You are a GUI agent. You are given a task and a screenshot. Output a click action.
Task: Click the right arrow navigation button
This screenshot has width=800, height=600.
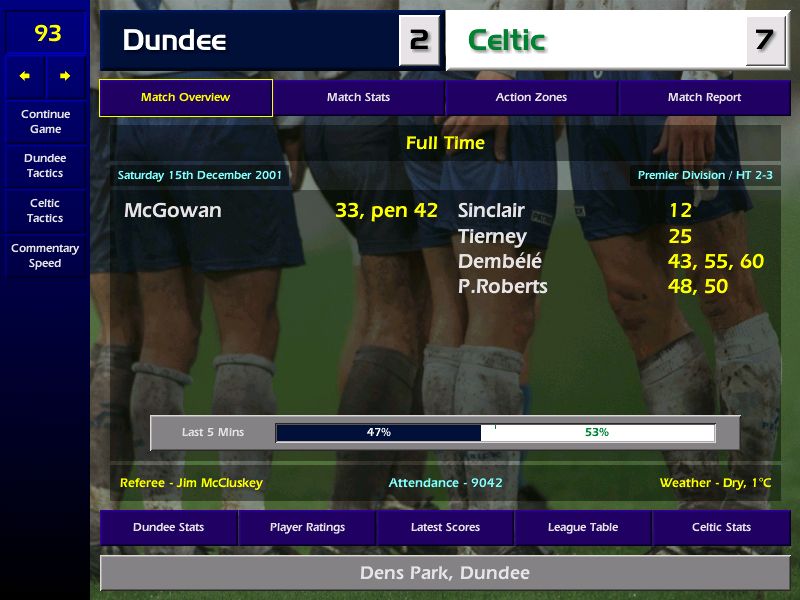click(x=65, y=76)
